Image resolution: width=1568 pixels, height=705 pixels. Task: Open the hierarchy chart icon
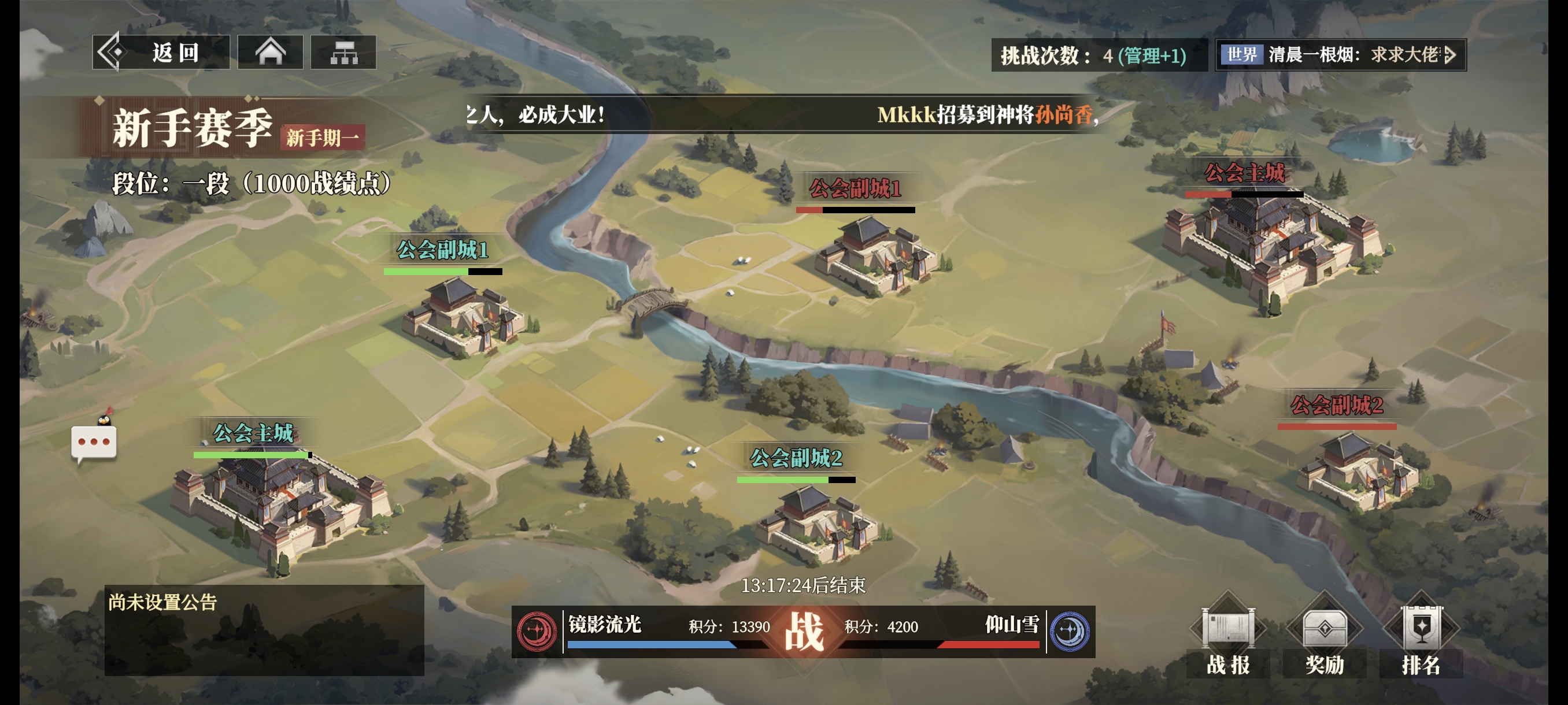[x=343, y=53]
